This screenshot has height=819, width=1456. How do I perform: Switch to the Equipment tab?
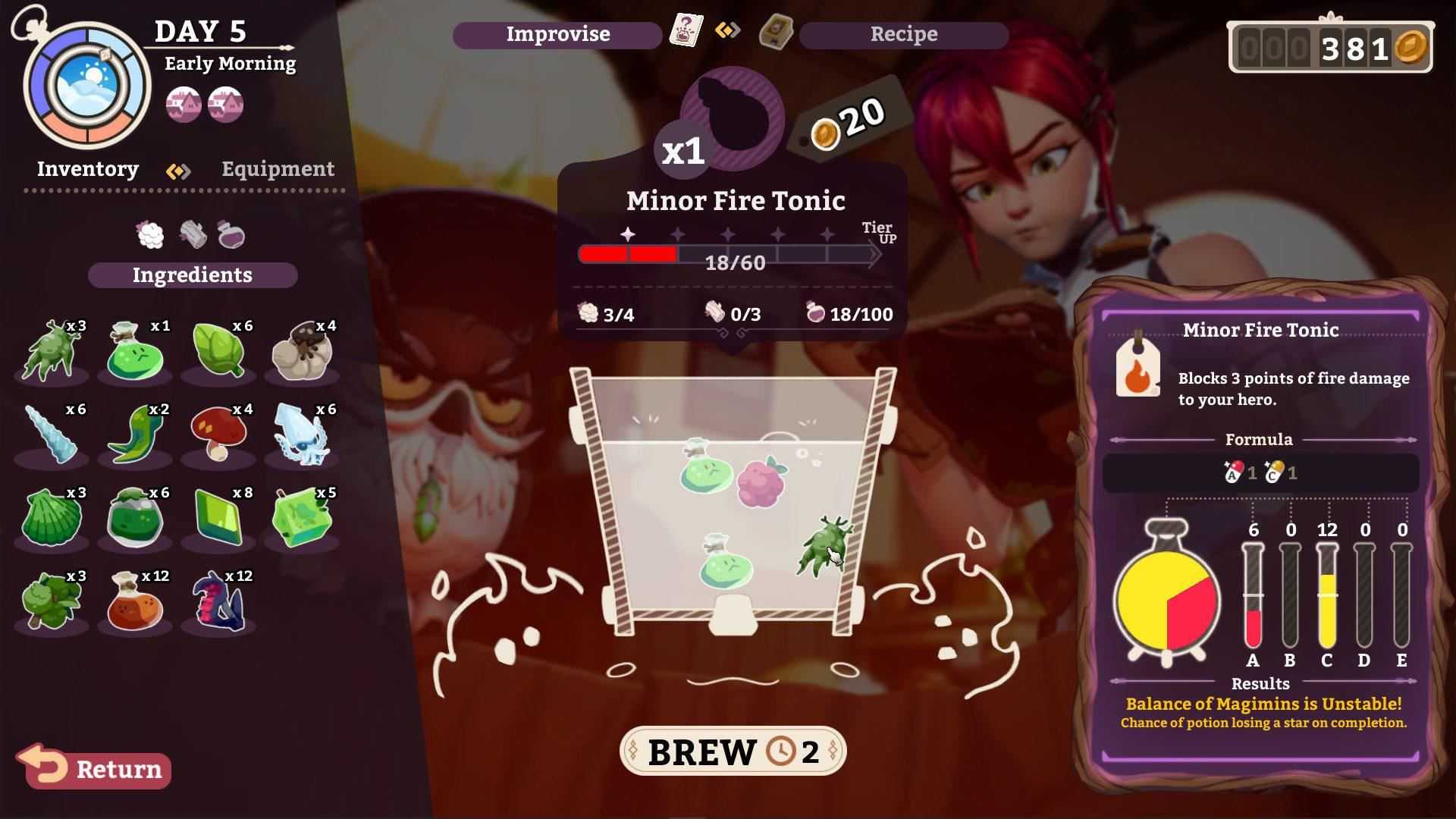[x=277, y=169]
